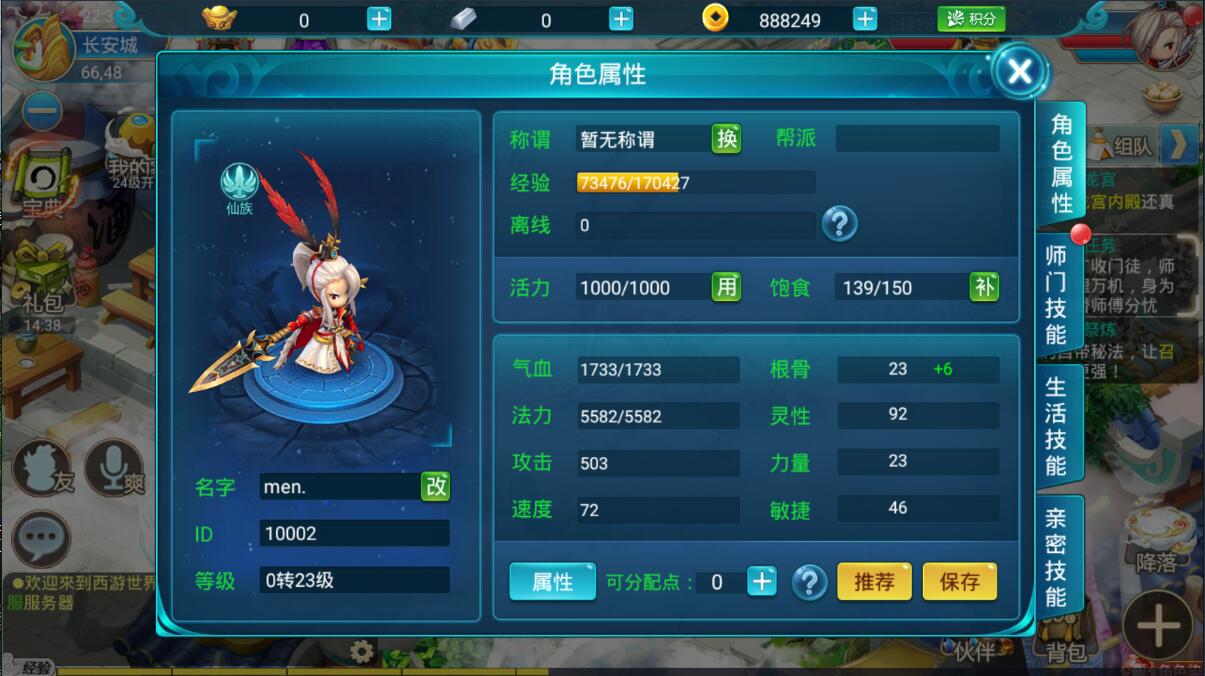
Task: Replenish satiety with the 补 button
Action: 984,288
